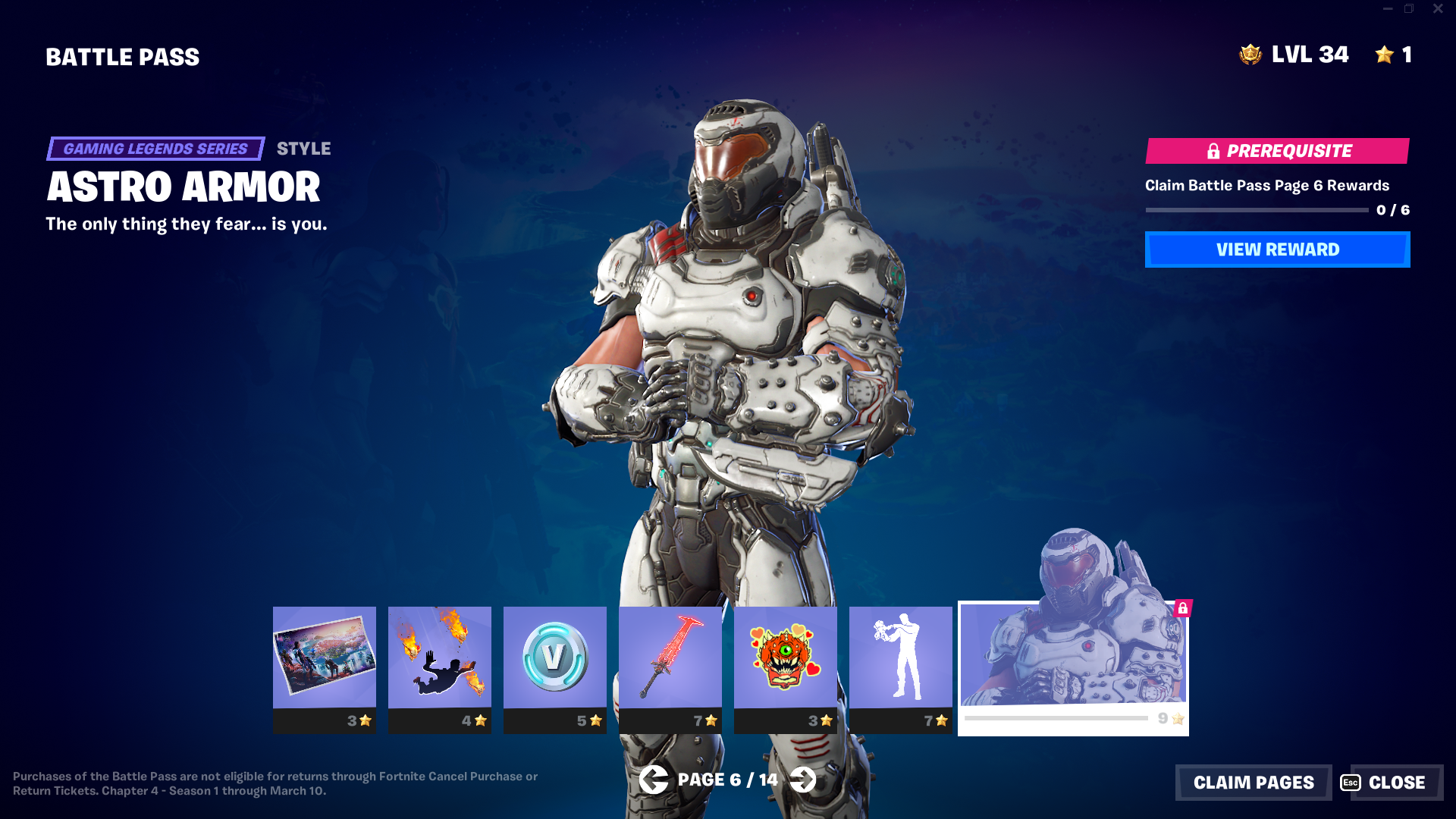
Task: Pick the one-eyed monster emoticon reward
Action: (x=786, y=658)
